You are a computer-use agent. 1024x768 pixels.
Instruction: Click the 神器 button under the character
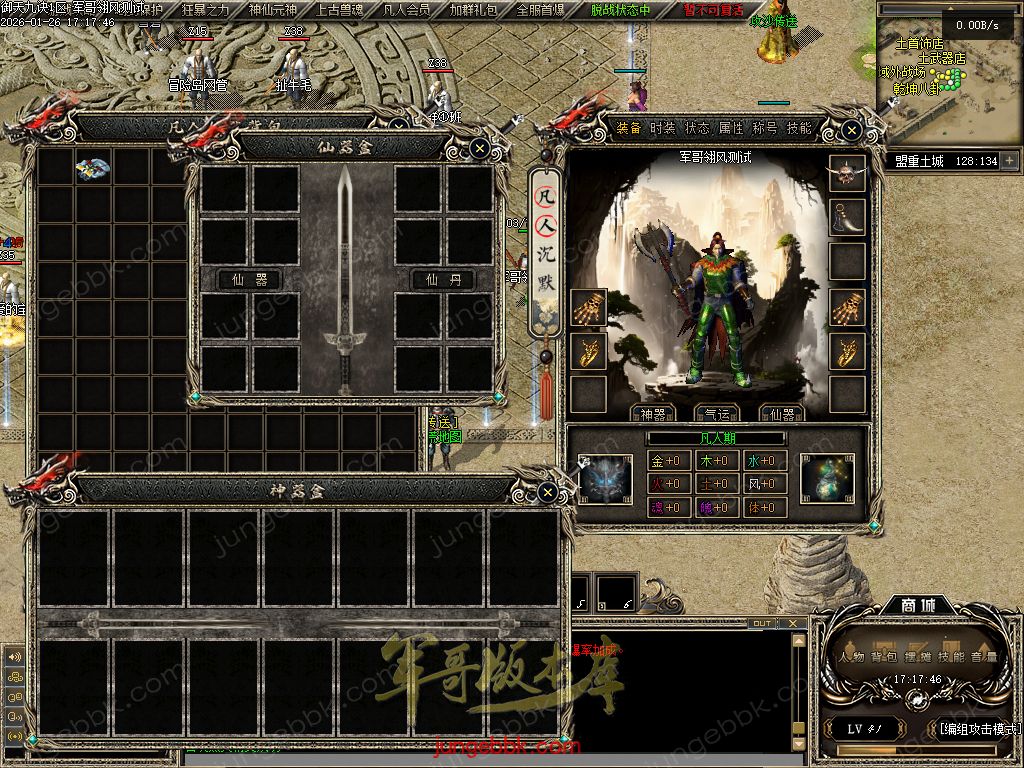(652, 414)
